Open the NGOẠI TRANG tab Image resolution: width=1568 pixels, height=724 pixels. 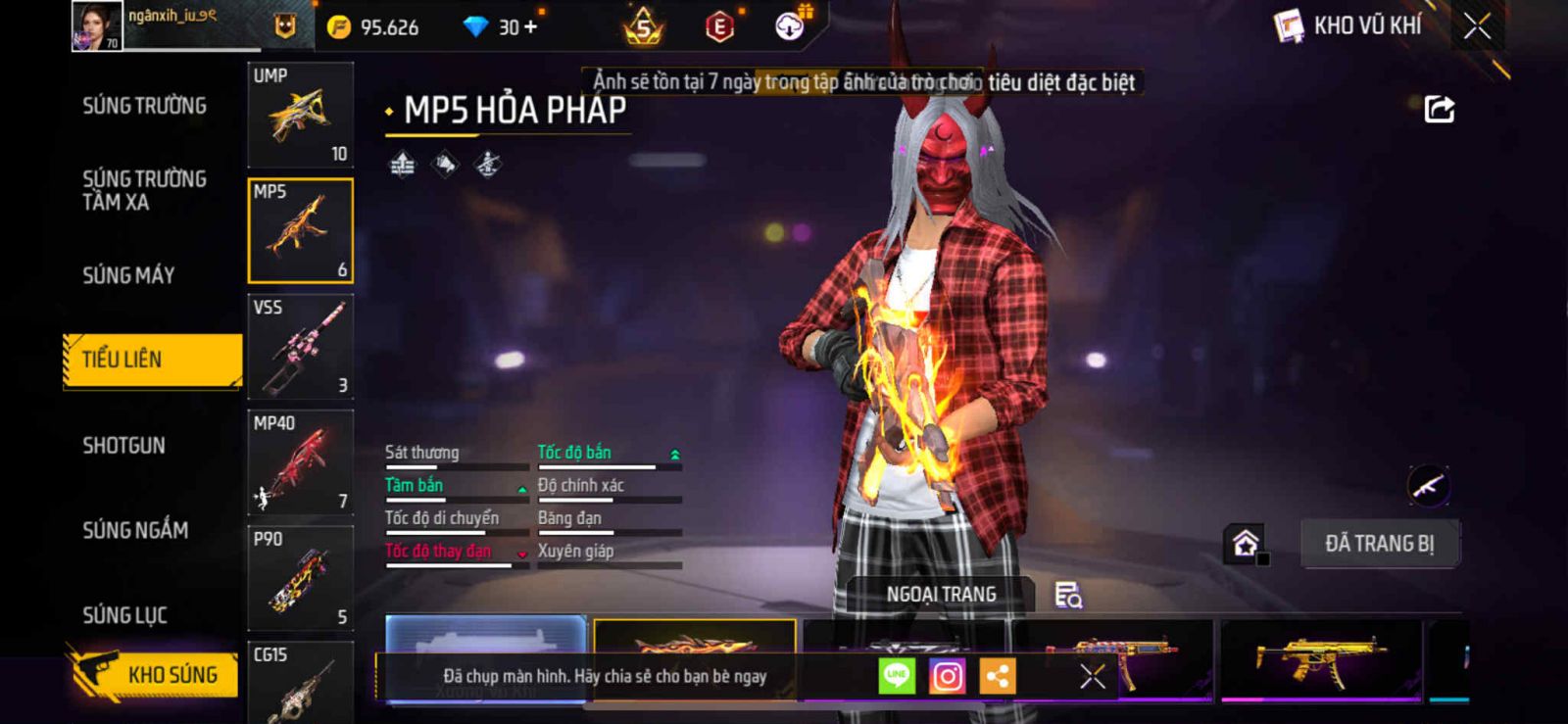(941, 595)
